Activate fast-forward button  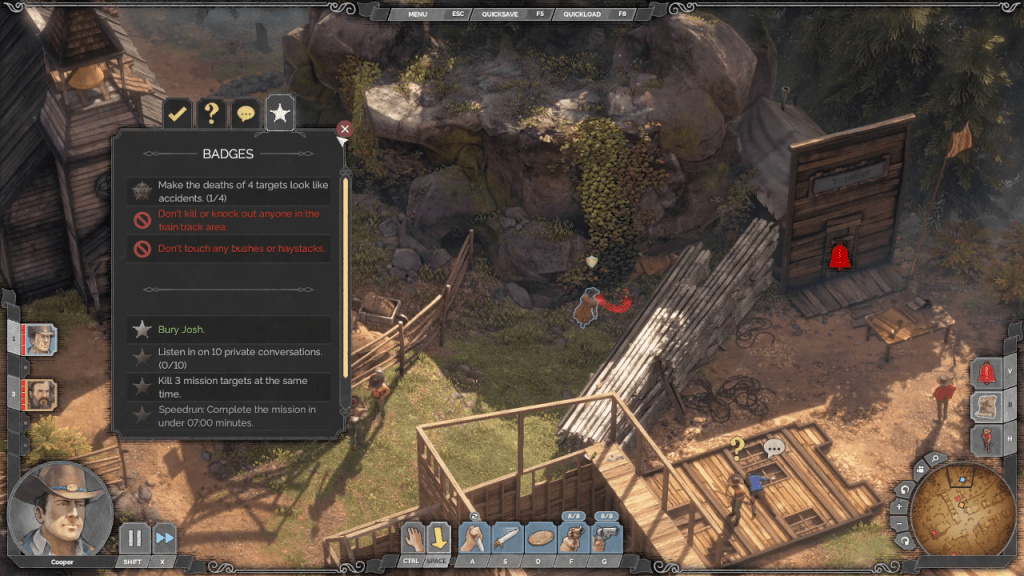click(164, 538)
